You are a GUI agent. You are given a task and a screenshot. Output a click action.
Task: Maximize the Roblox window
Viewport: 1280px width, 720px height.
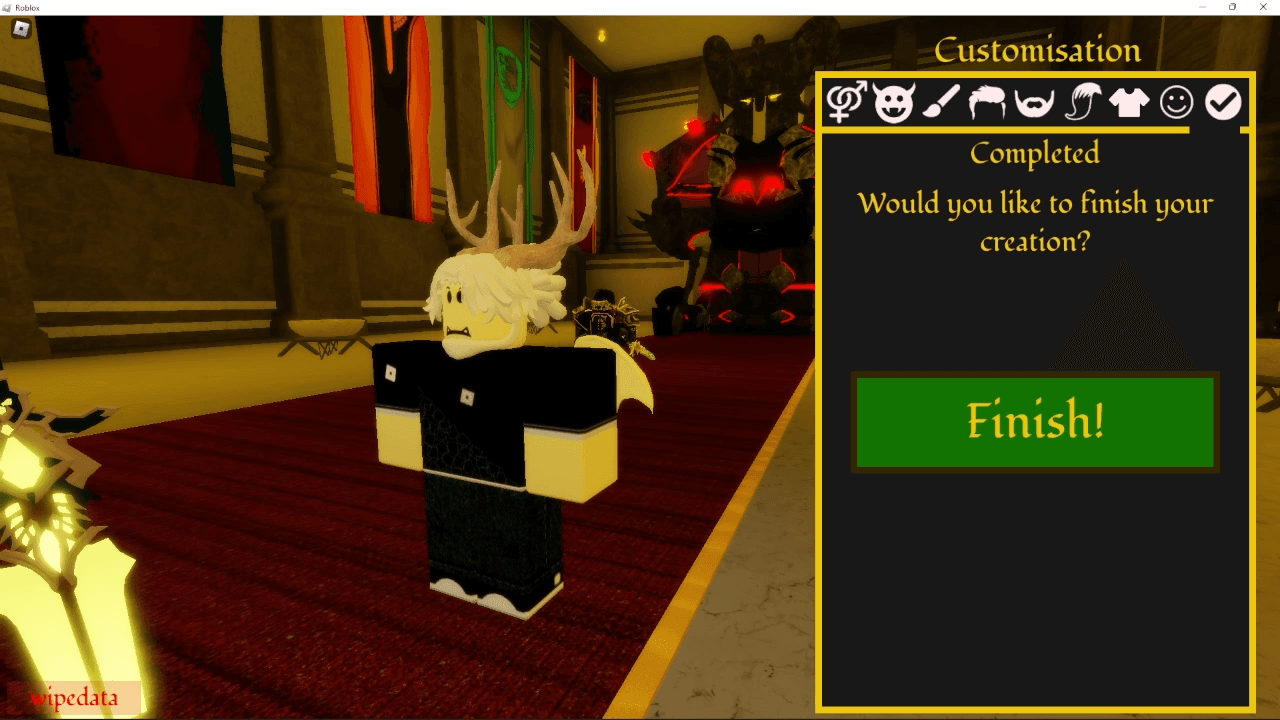pos(1233,7)
